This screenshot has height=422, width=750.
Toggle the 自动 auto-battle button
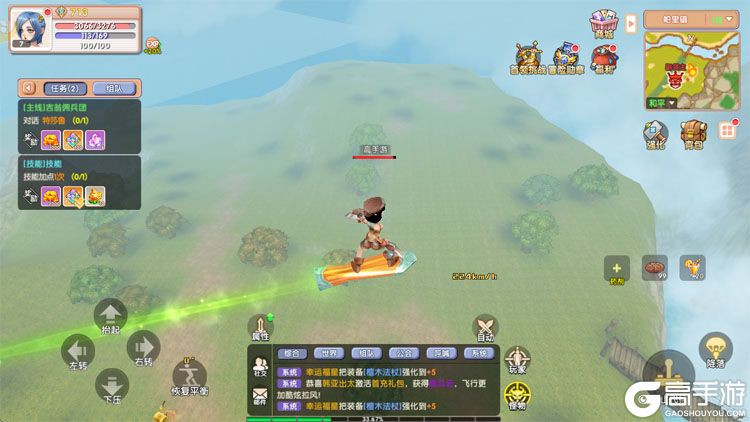coord(485,329)
